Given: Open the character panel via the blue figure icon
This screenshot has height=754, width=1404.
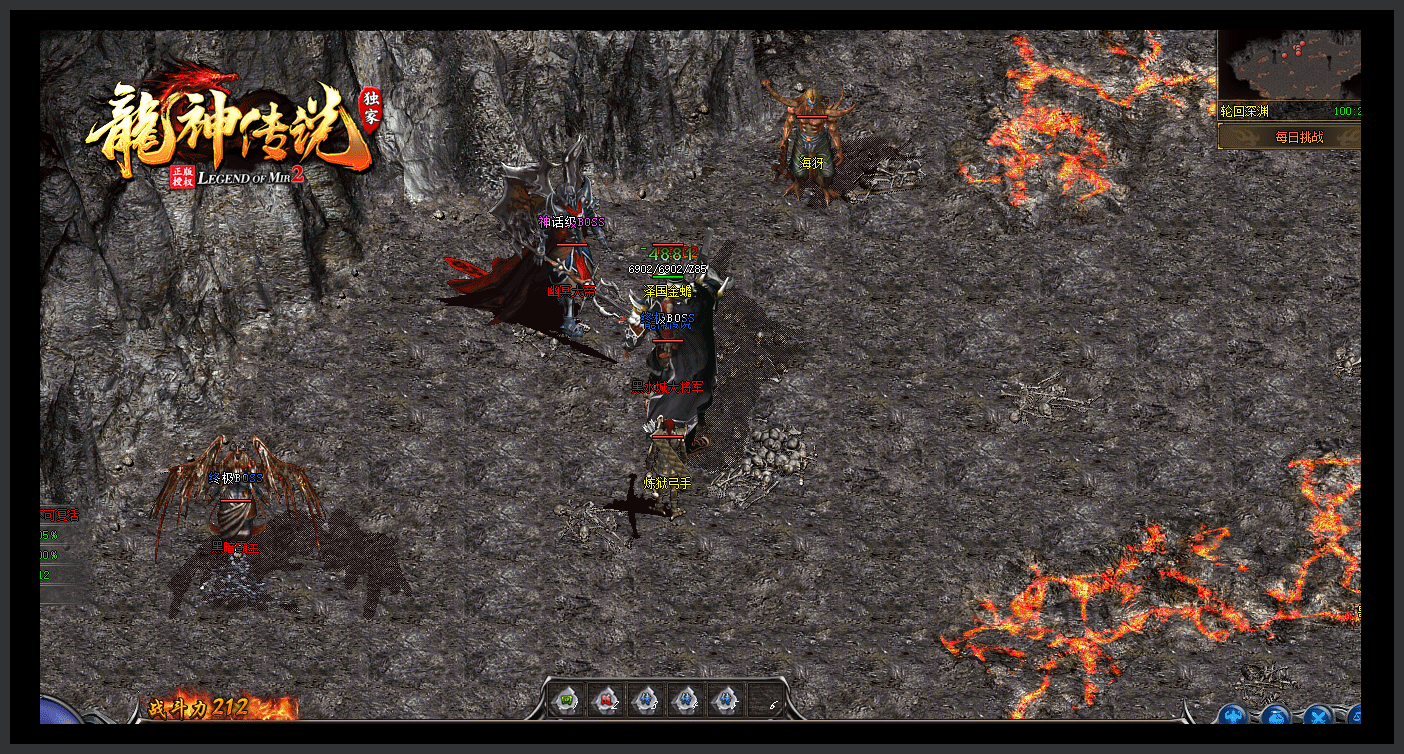Looking at the screenshot, I should [x=1232, y=716].
